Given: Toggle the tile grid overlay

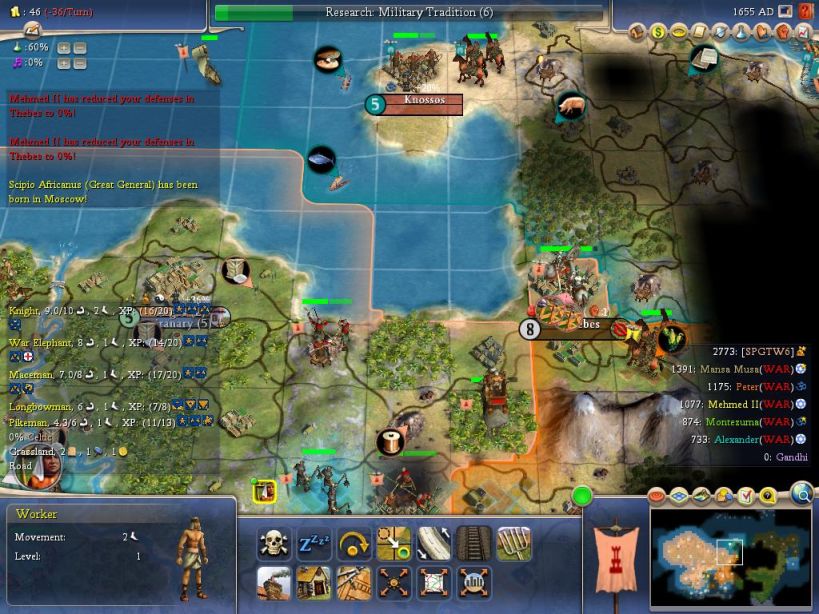Looking at the screenshot, I should [x=680, y=496].
